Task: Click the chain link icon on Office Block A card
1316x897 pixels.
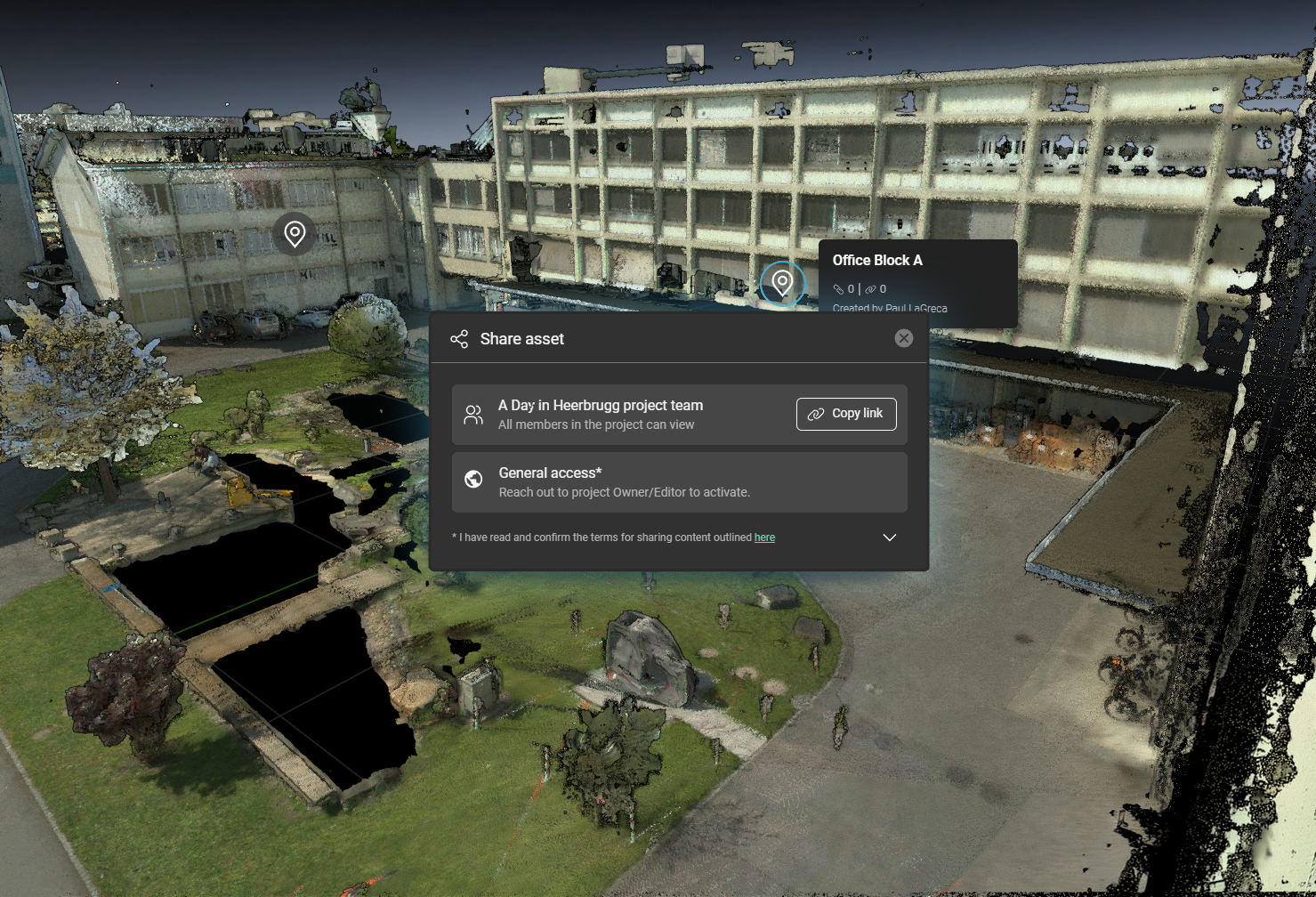Action: click(x=870, y=289)
